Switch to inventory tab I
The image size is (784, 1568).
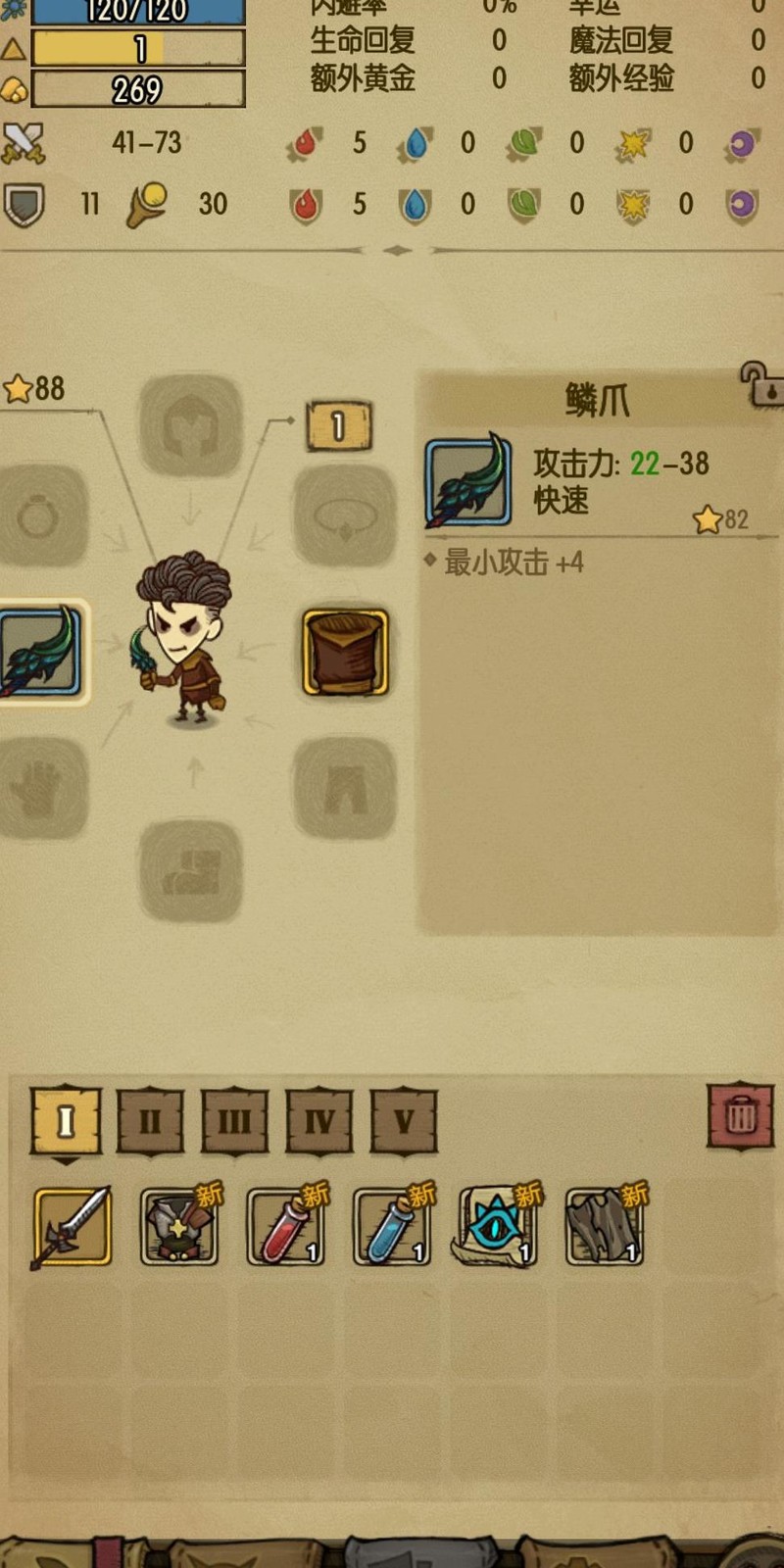click(66, 1120)
